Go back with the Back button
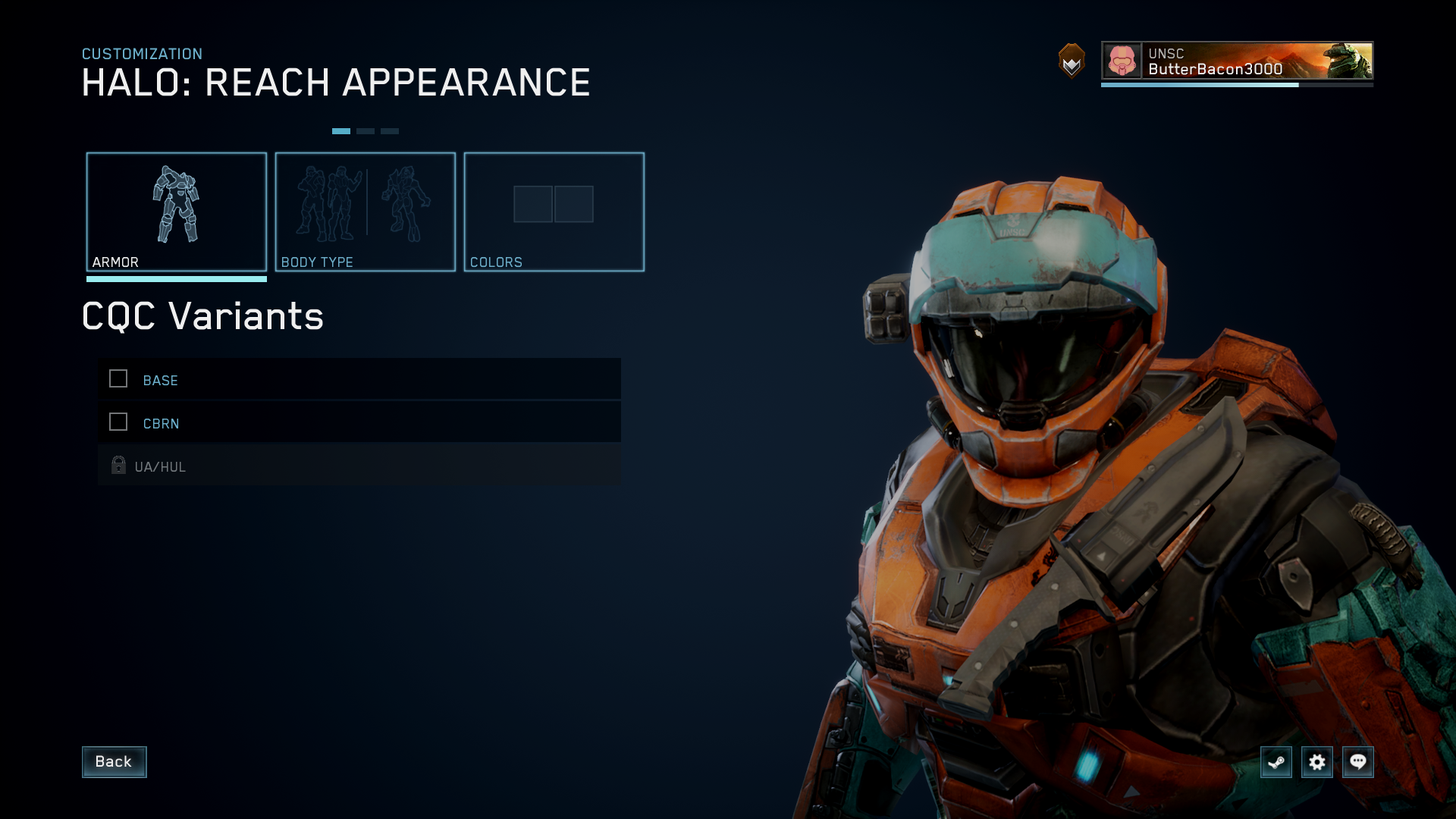This screenshot has width=1456, height=819. coord(114,761)
